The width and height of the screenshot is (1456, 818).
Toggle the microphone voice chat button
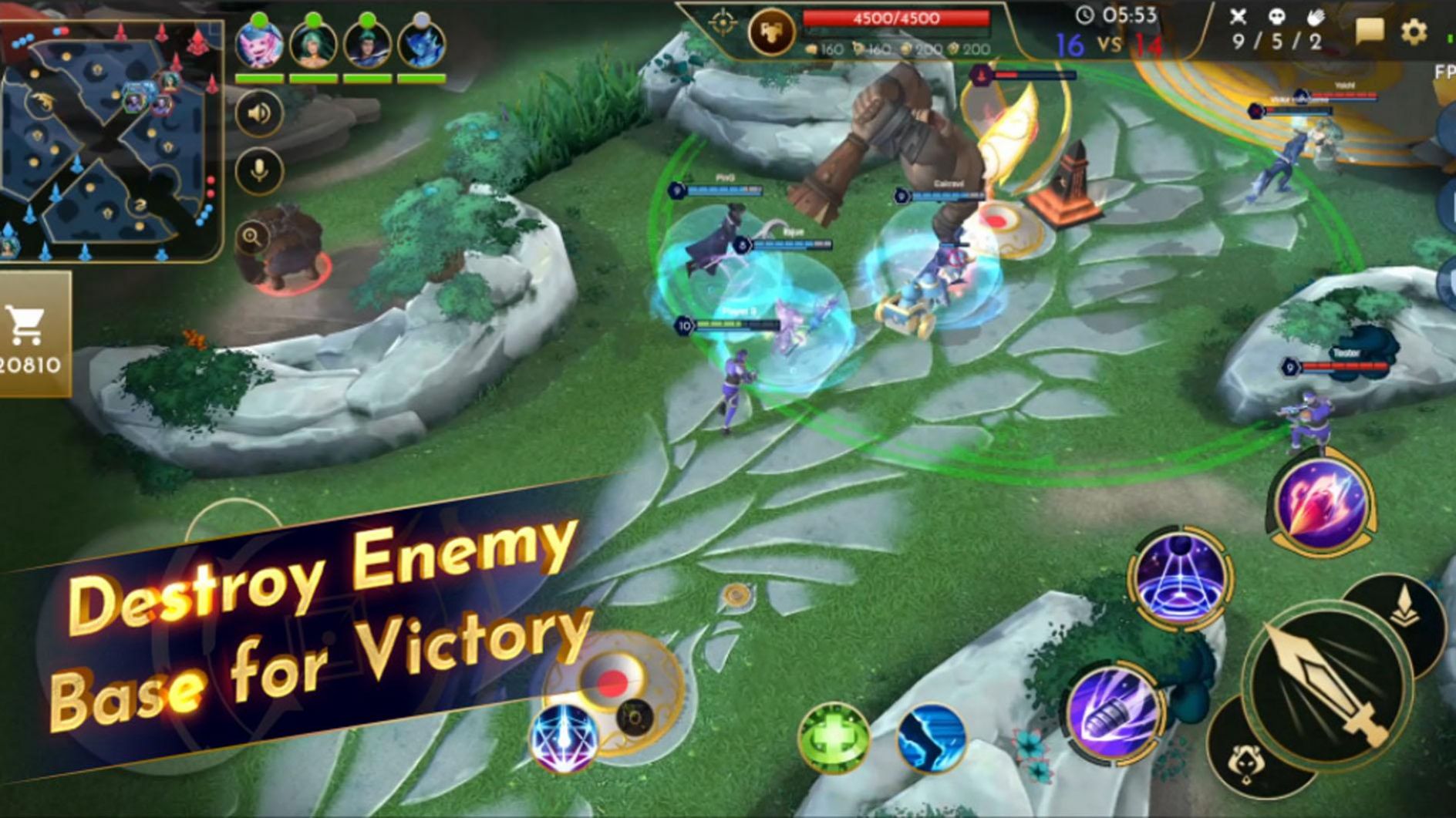pos(259,170)
